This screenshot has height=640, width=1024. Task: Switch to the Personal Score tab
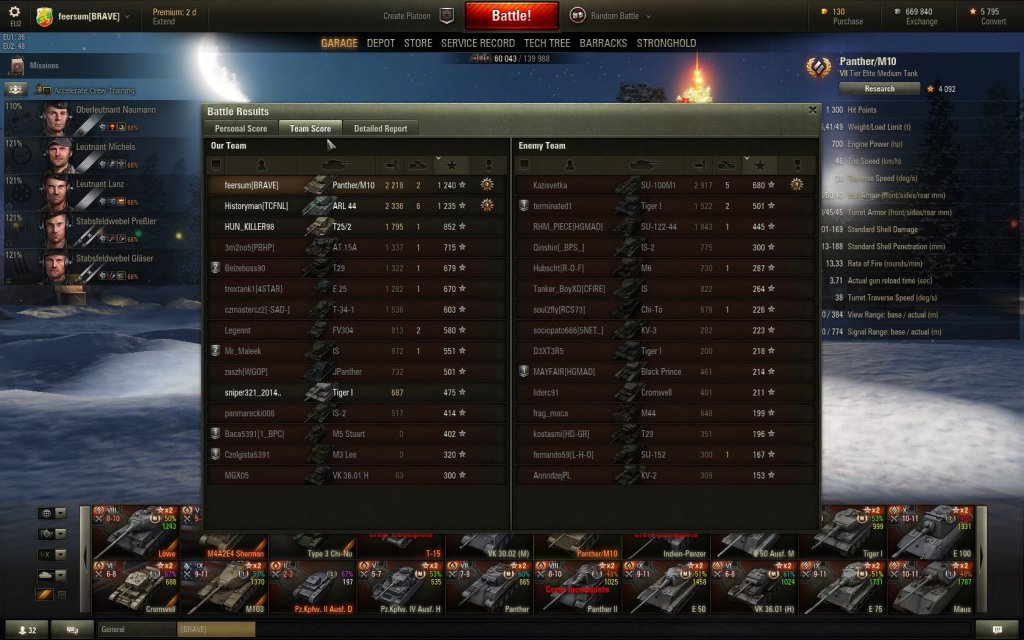pyautogui.click(x=240, y=128)
